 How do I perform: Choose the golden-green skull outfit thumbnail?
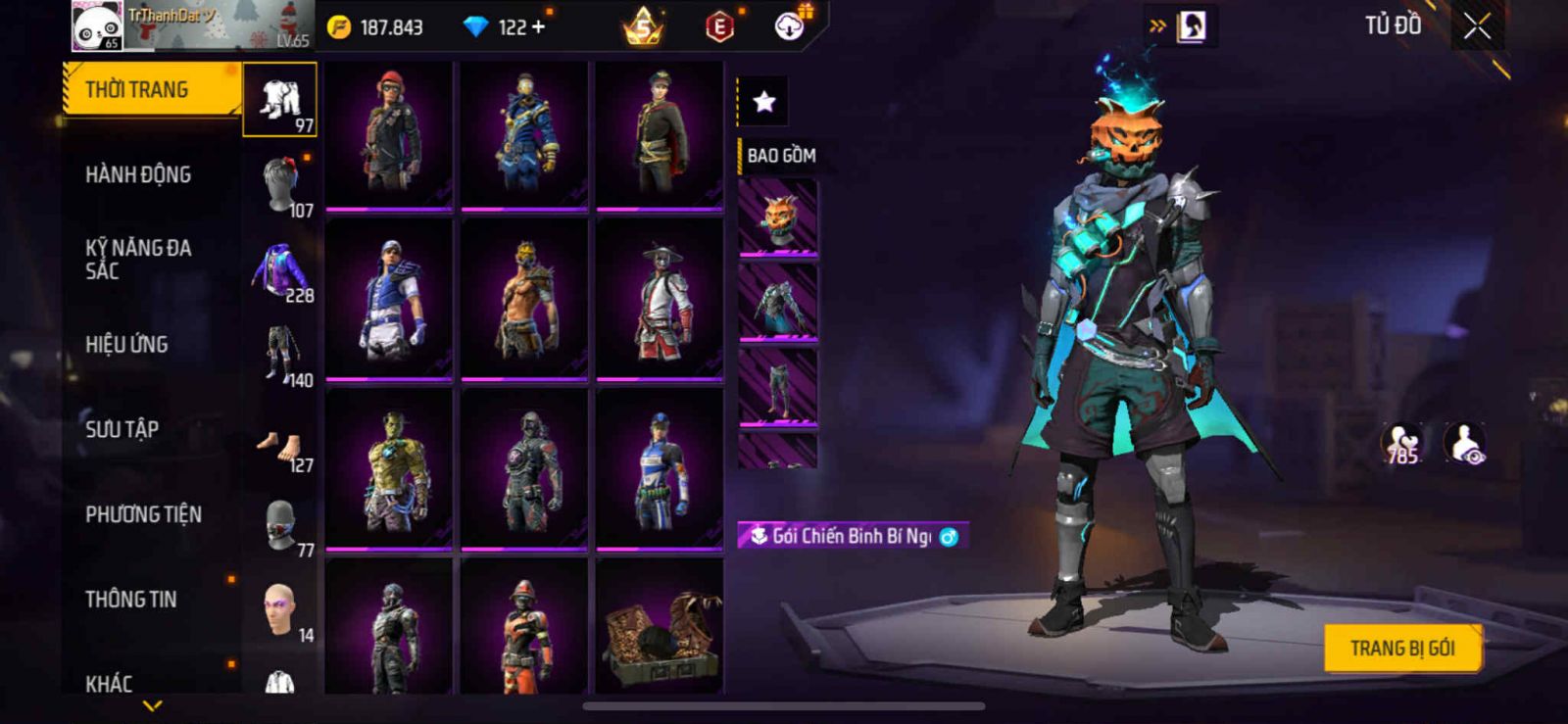point(389,468)
